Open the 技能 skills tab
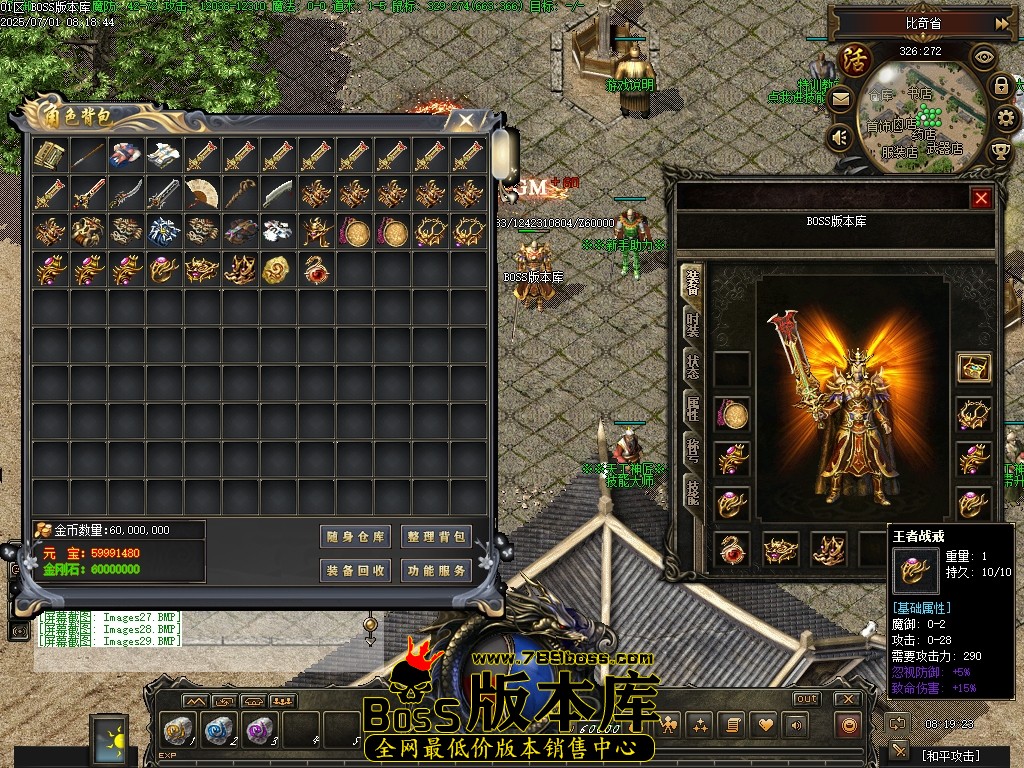 point(693,491)
